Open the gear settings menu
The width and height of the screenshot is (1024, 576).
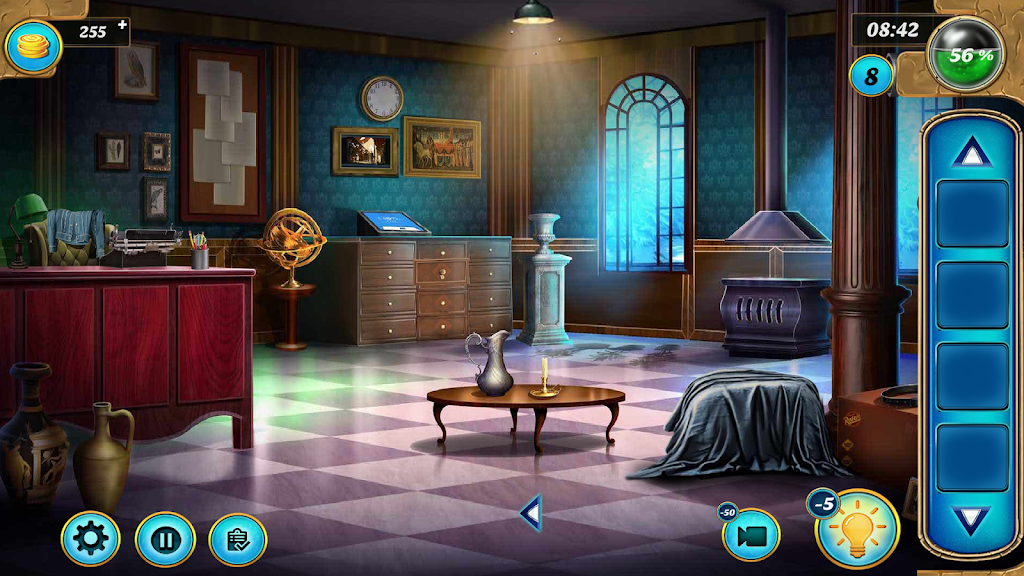coord(90,540)
